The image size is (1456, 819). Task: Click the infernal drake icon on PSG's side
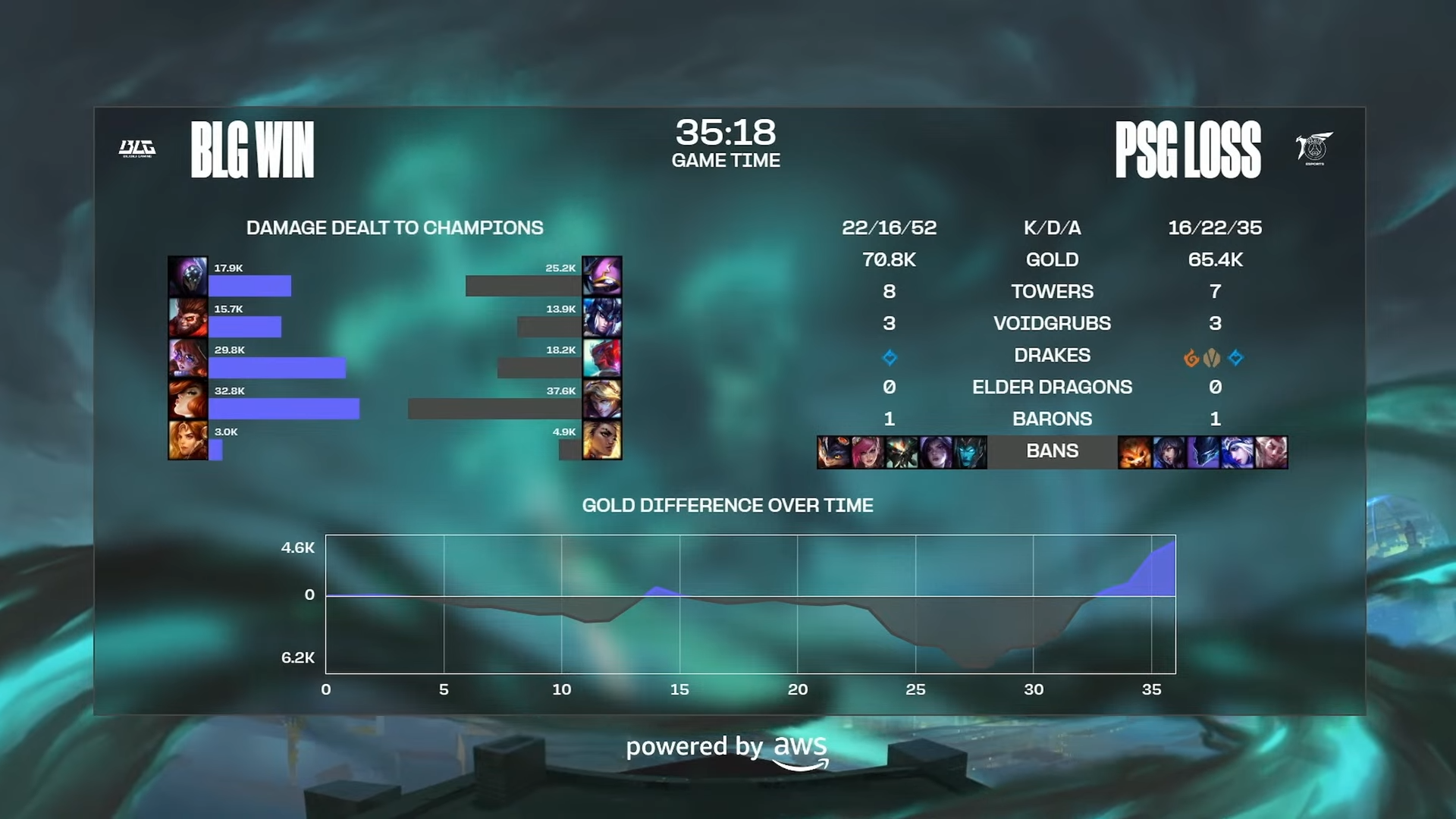(1192, 356)
